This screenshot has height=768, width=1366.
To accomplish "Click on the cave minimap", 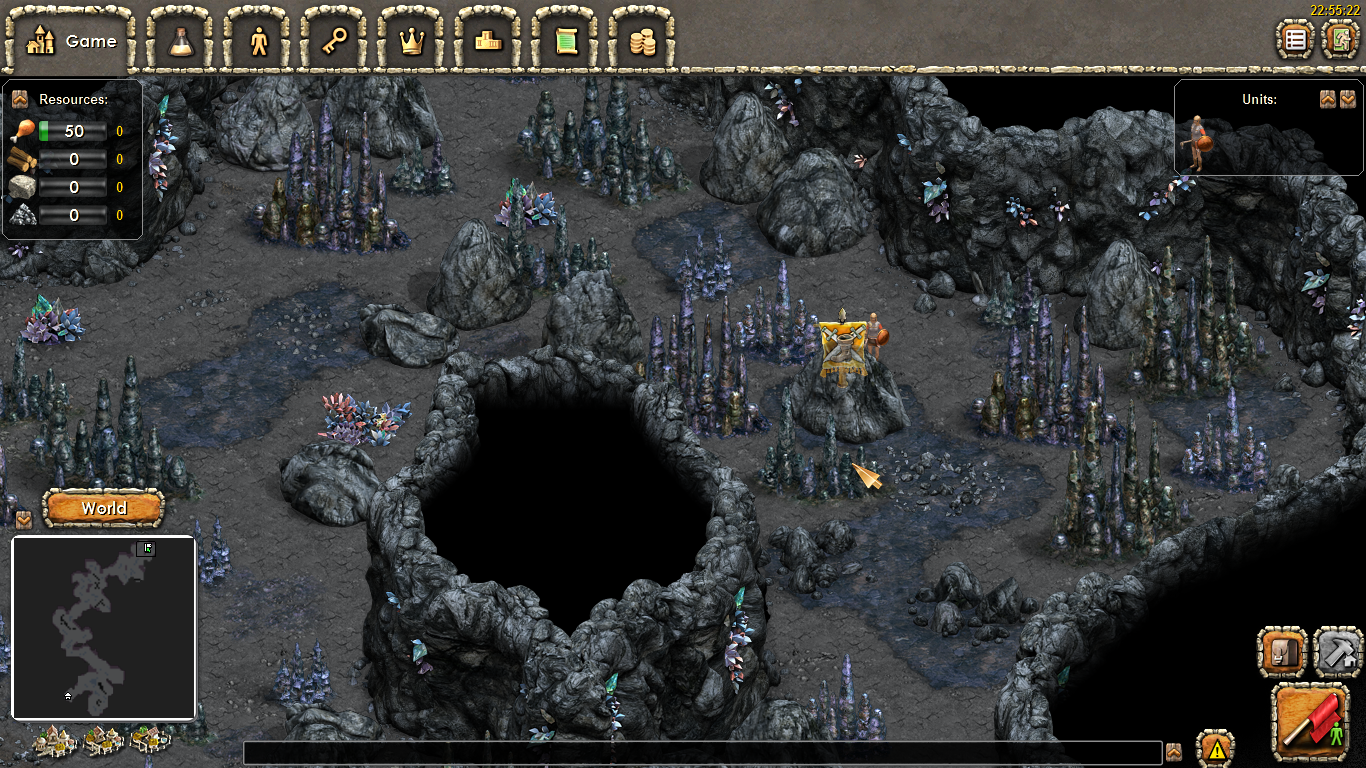I will 103,627.
